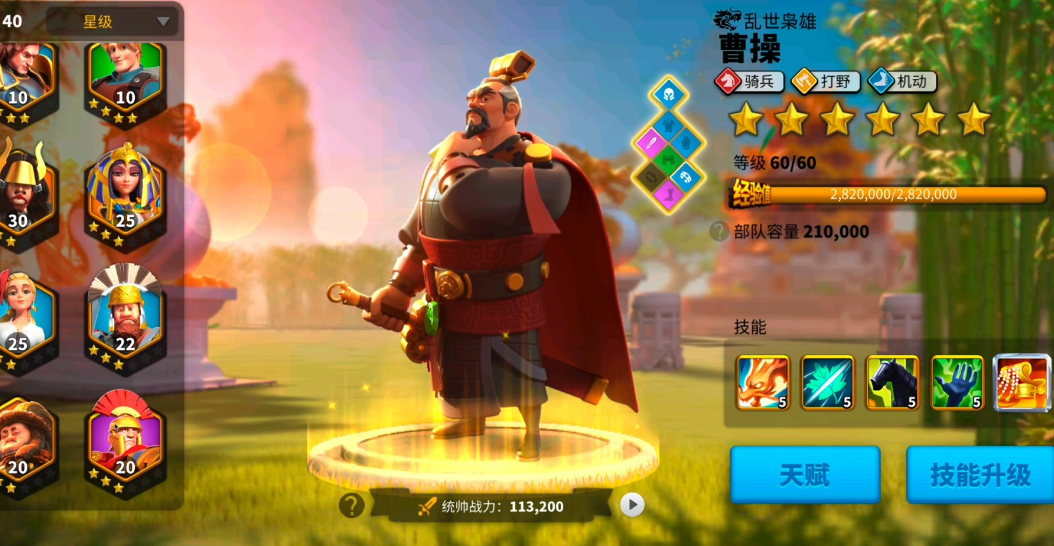Viewport: 1054px width, 546px height.
Task: Choose the golden-helmet bearded level 22 commander
Action: point(125,310)
